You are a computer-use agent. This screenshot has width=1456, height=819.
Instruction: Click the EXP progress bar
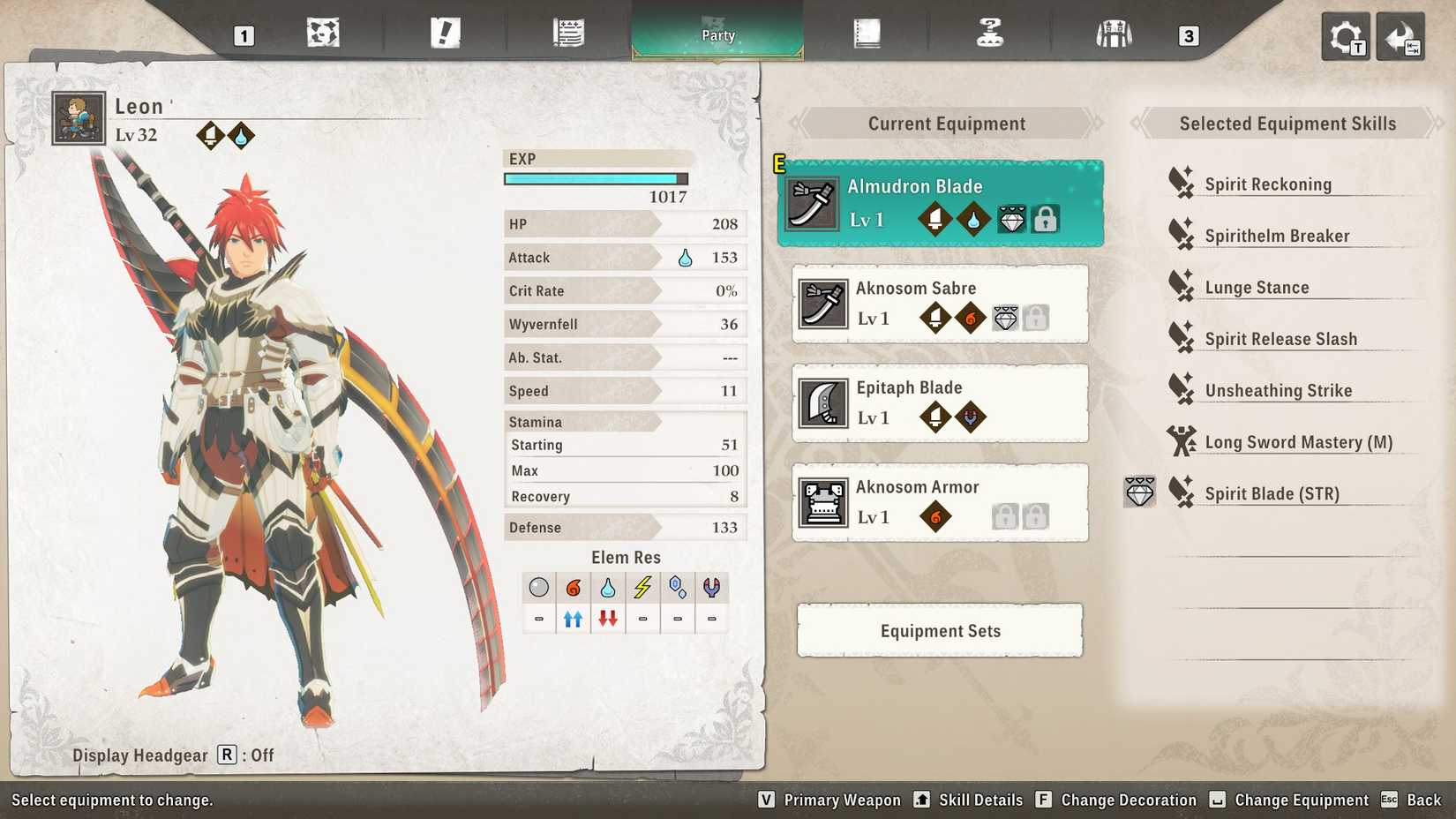tap(596, 178)
